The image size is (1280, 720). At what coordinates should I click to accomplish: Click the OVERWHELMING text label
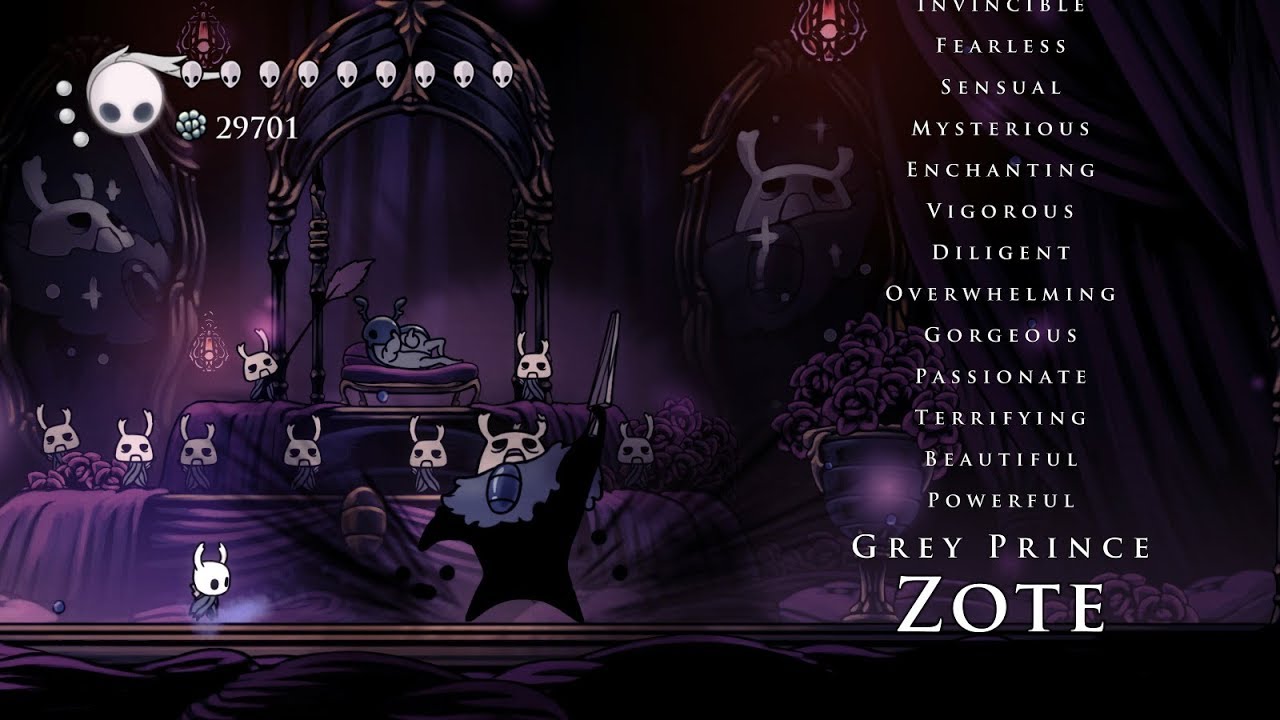pyautogui.click(x=1000, y=292)
